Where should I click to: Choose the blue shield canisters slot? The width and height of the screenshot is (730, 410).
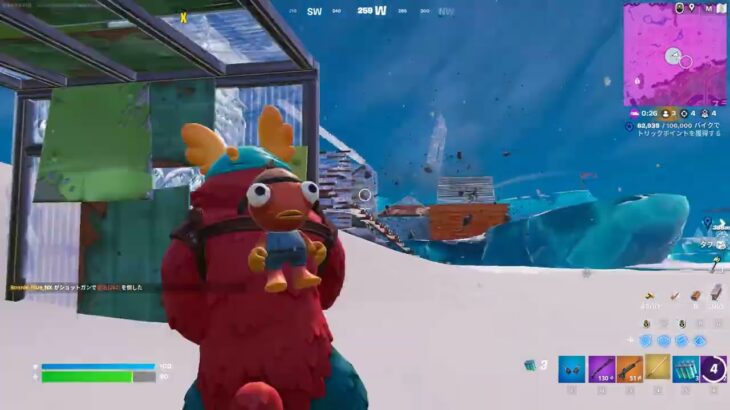pos(686,369)
